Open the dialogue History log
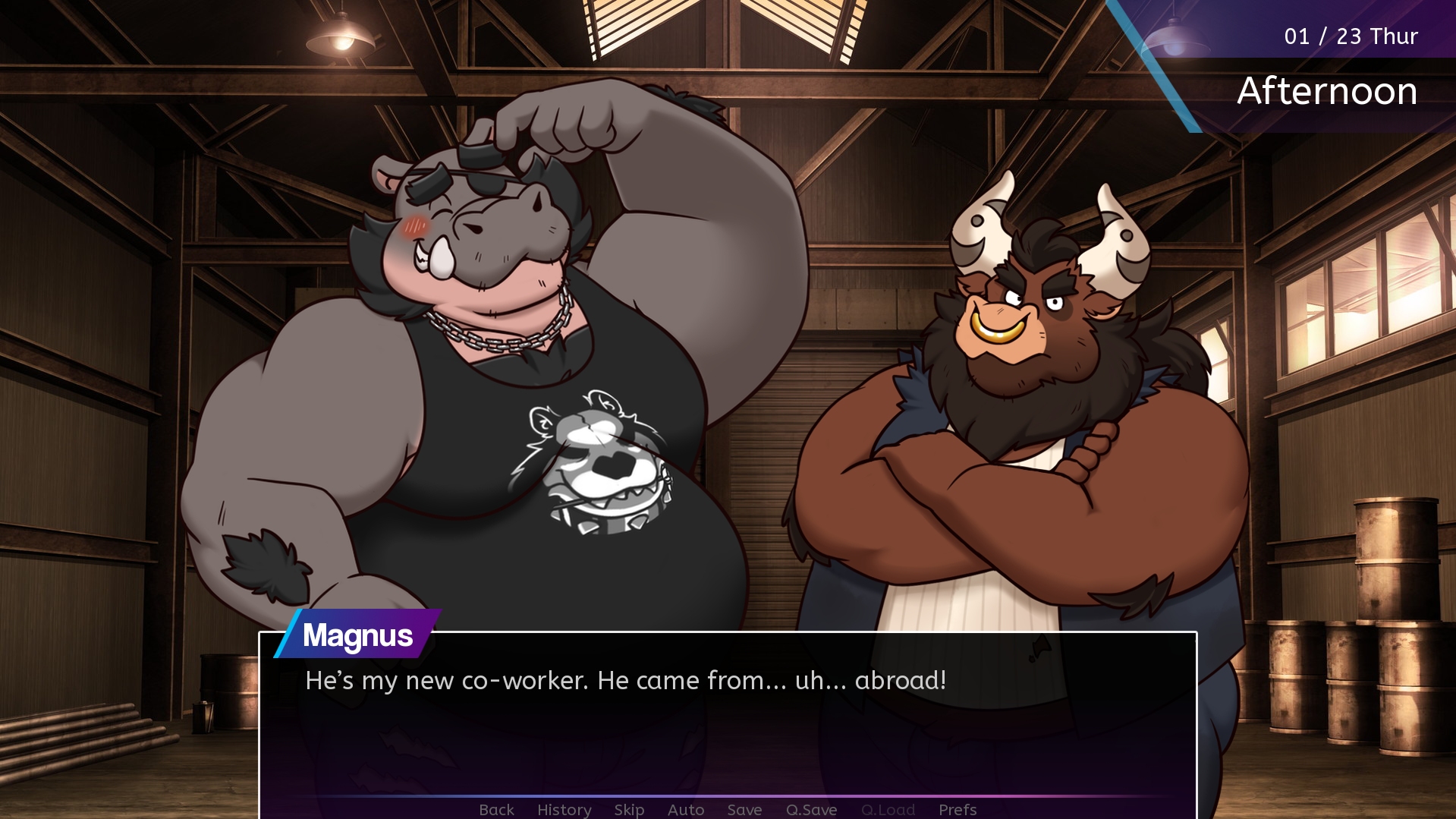The width and height of the screenshot is (1456, 819). 564,809
